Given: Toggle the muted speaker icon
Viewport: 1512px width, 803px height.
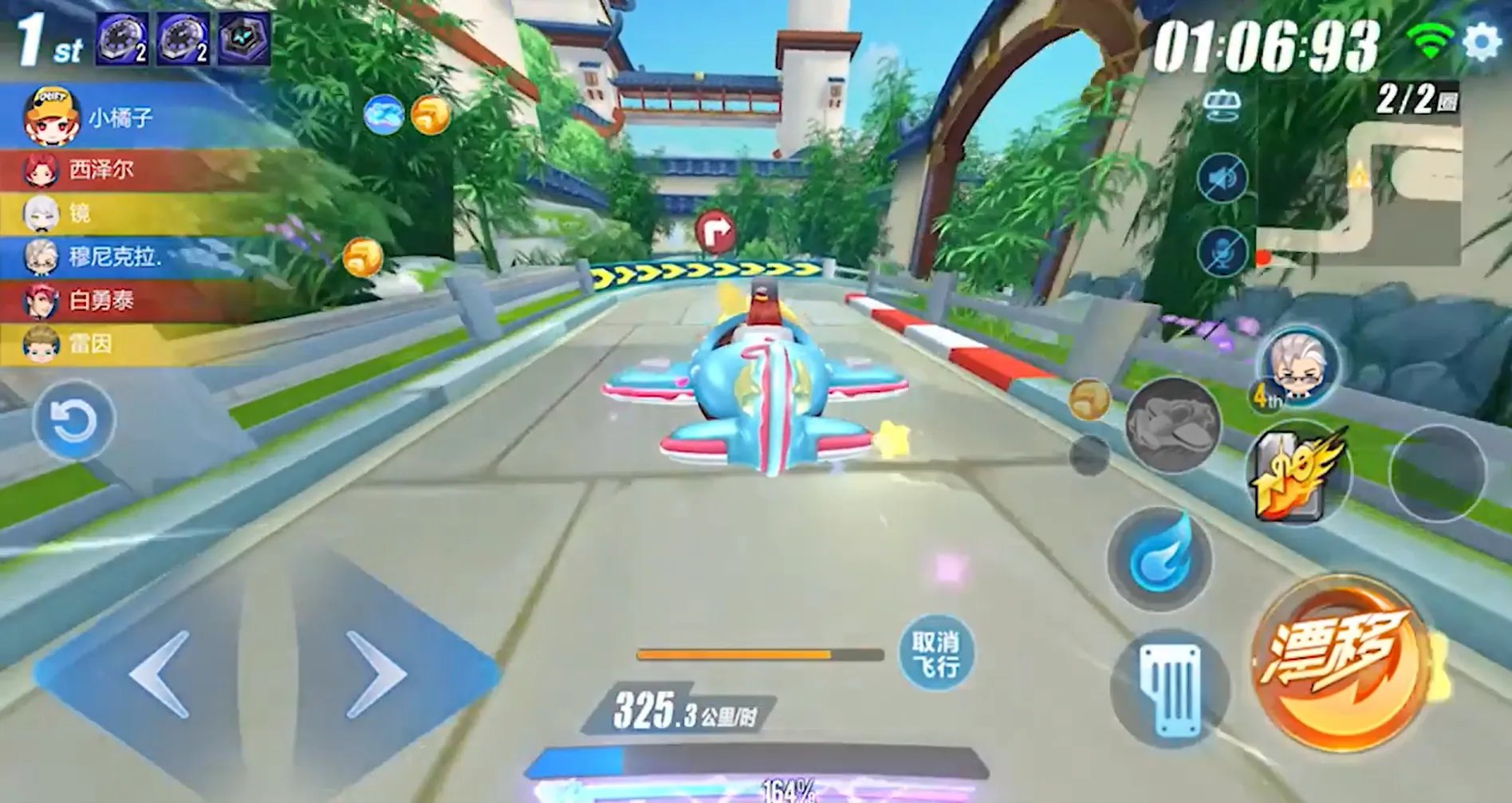Looking at the screenshot, I should click(1222, 178).
